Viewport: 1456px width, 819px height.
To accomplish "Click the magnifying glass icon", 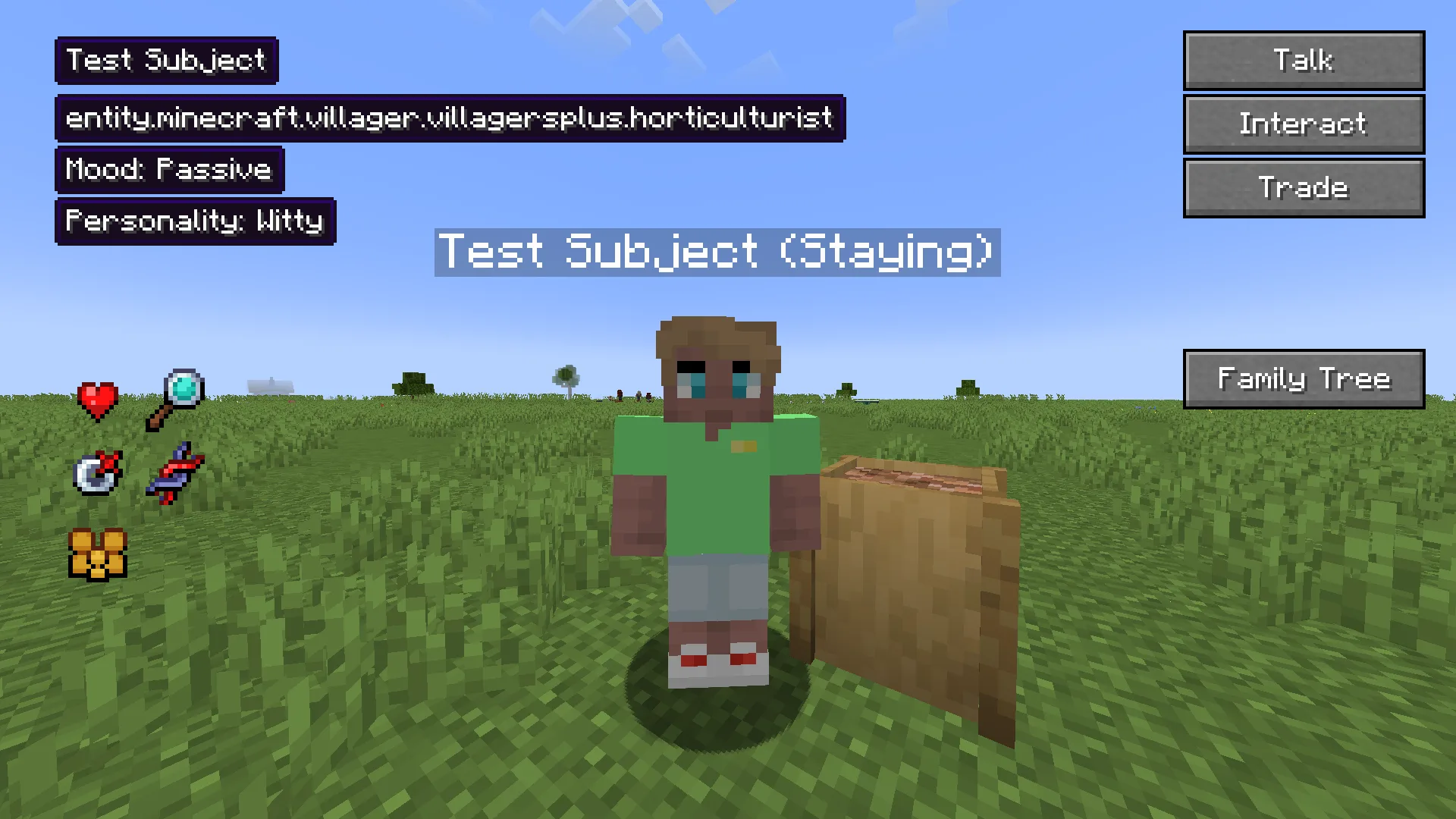I will (x=176, y=399).
